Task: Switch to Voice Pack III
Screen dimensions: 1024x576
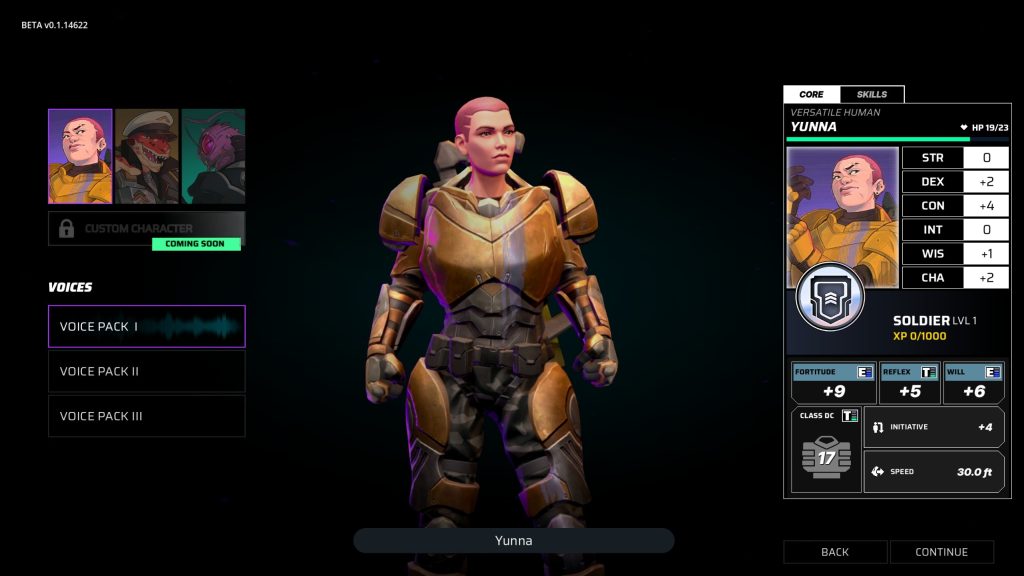Action: [146, 416]
